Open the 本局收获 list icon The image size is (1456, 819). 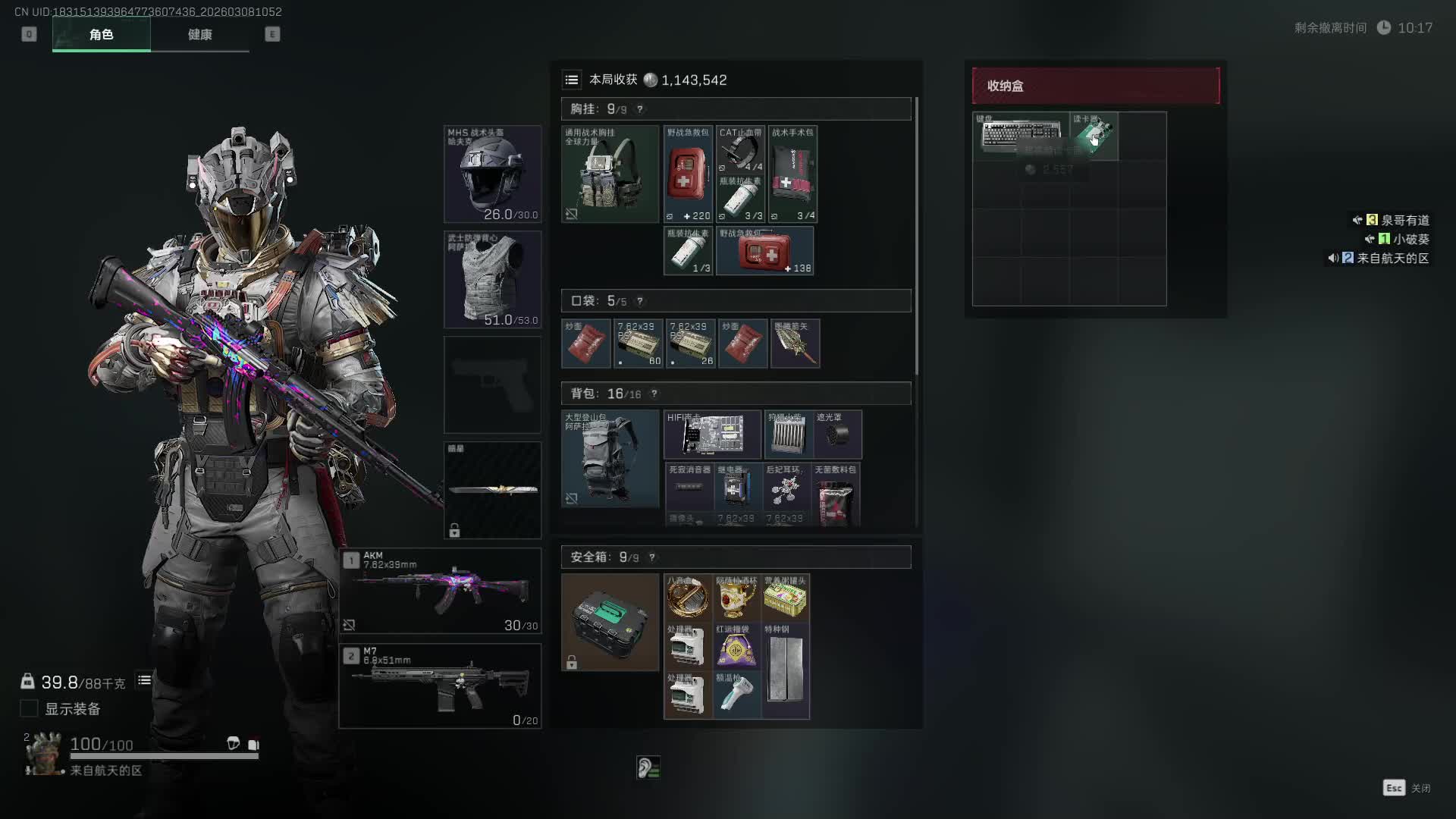point(572,80)
